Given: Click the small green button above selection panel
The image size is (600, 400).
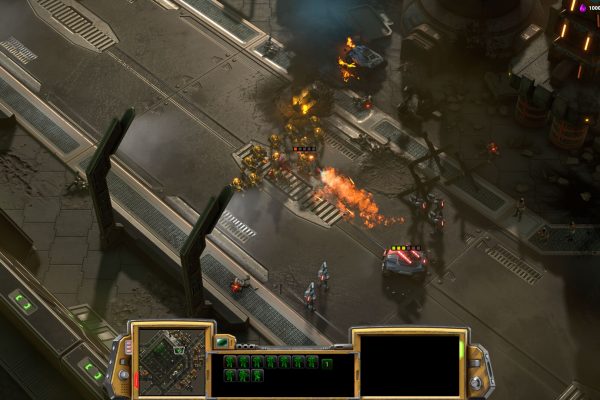Looking at the screenshot, I should pyautogui.click(x=222, y=342).
